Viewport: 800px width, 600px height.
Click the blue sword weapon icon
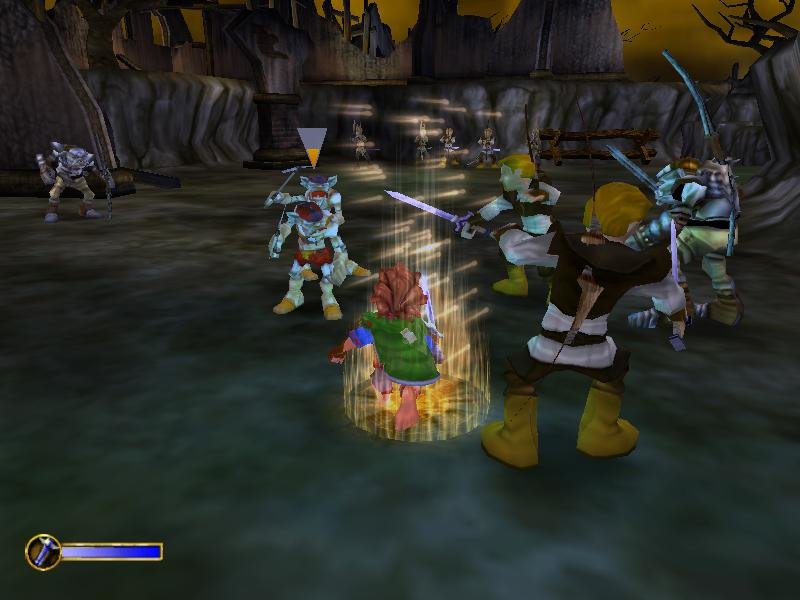coord(43,552)
